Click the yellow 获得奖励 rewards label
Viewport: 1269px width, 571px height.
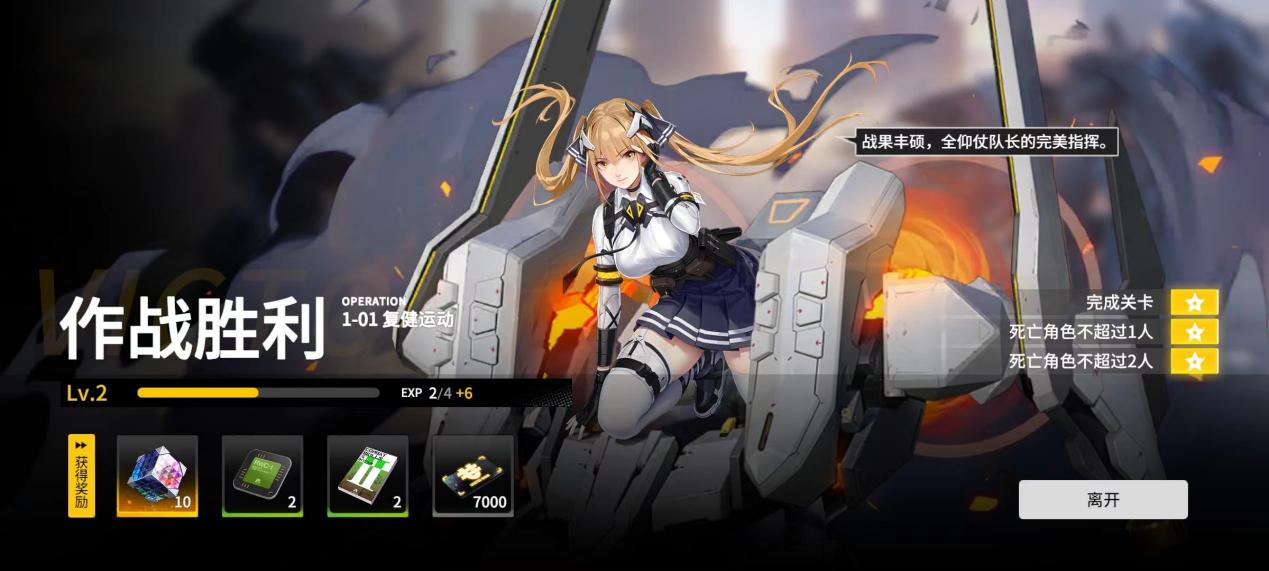click(81, 476)
